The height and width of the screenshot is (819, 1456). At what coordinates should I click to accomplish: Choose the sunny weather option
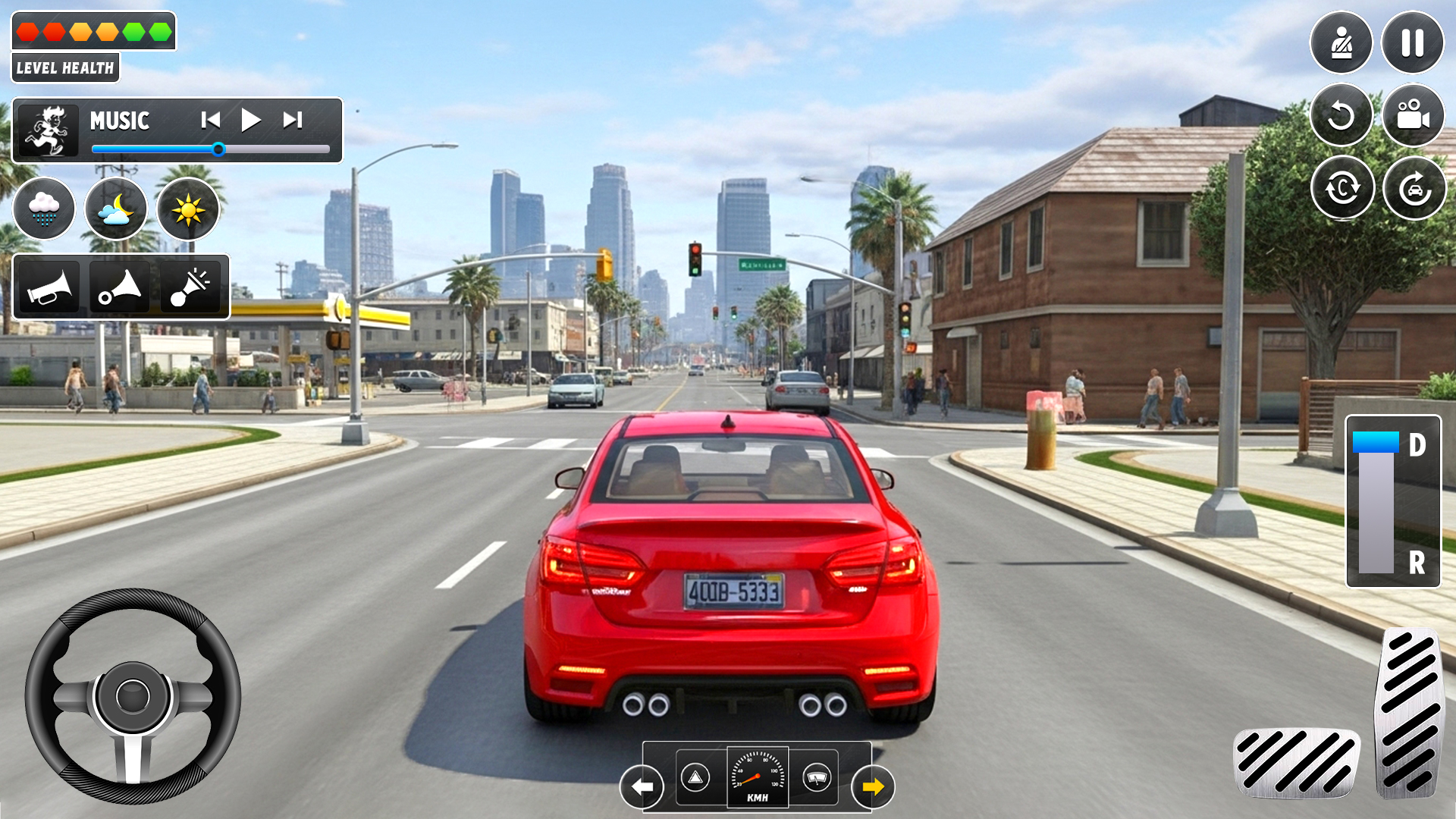pyautogui.click(x=188, y=209)
